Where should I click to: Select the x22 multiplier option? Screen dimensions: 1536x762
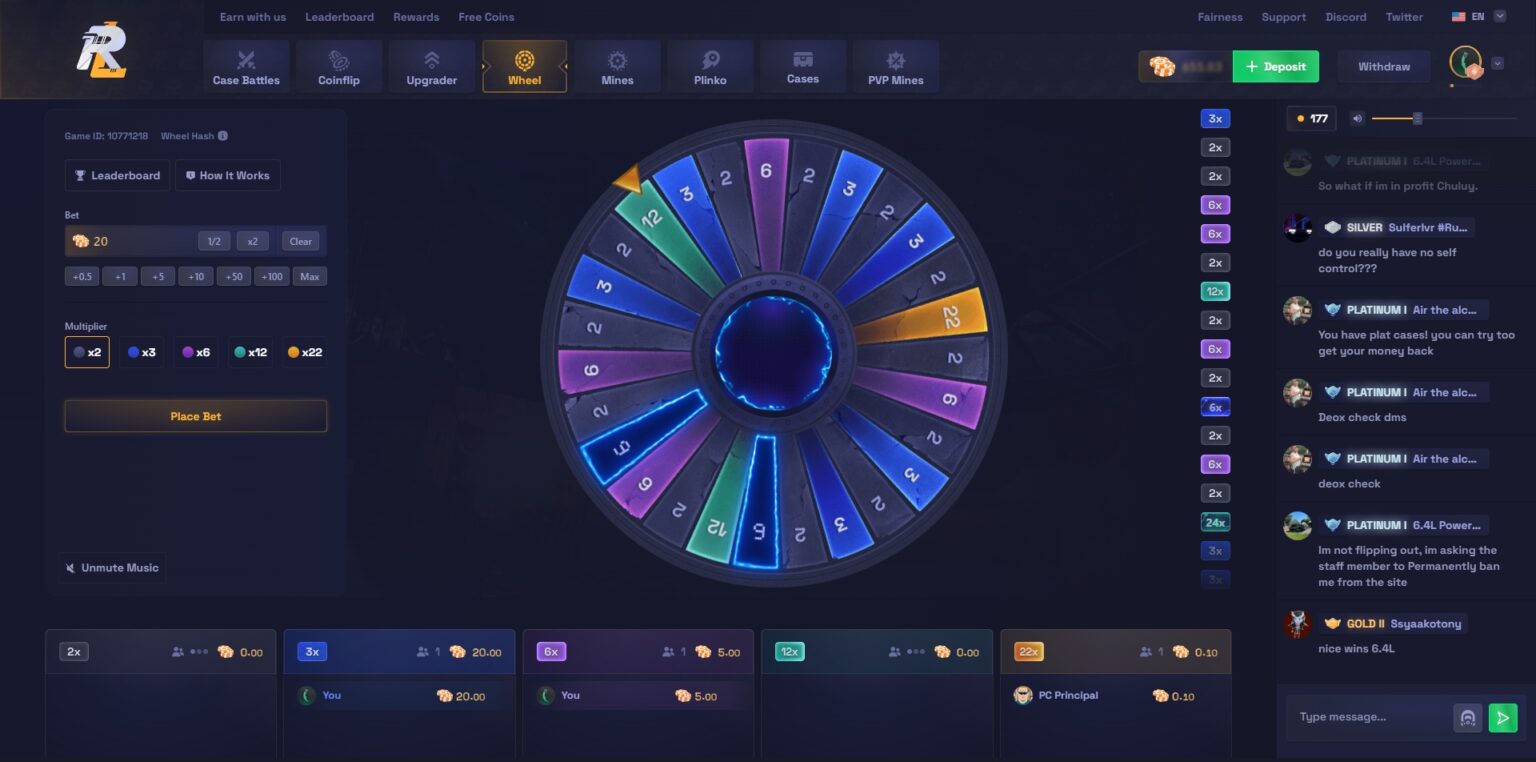point(304,352)
